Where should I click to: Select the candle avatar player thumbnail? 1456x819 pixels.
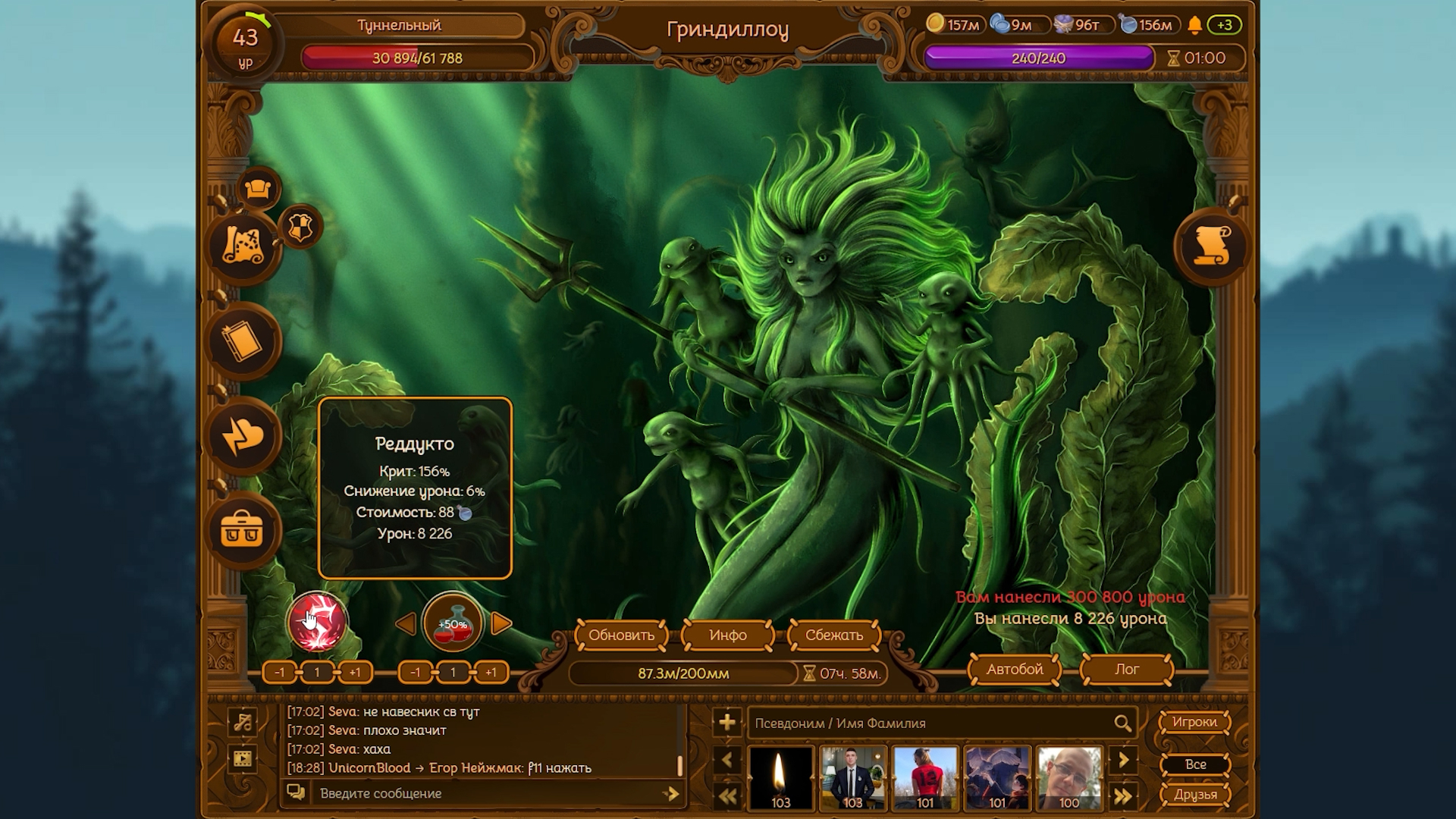[x=780, y=778]
